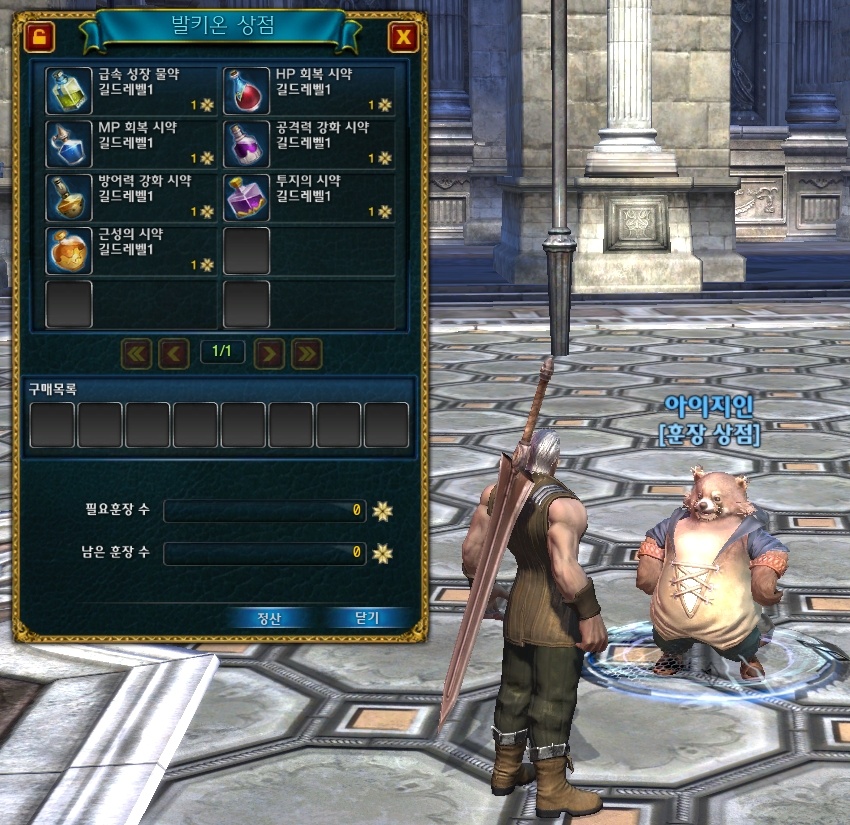The width and height of the screenshot is (850, 825).
Task: Select the HP 회복 시약 potion
Action: tap(246, 91)
